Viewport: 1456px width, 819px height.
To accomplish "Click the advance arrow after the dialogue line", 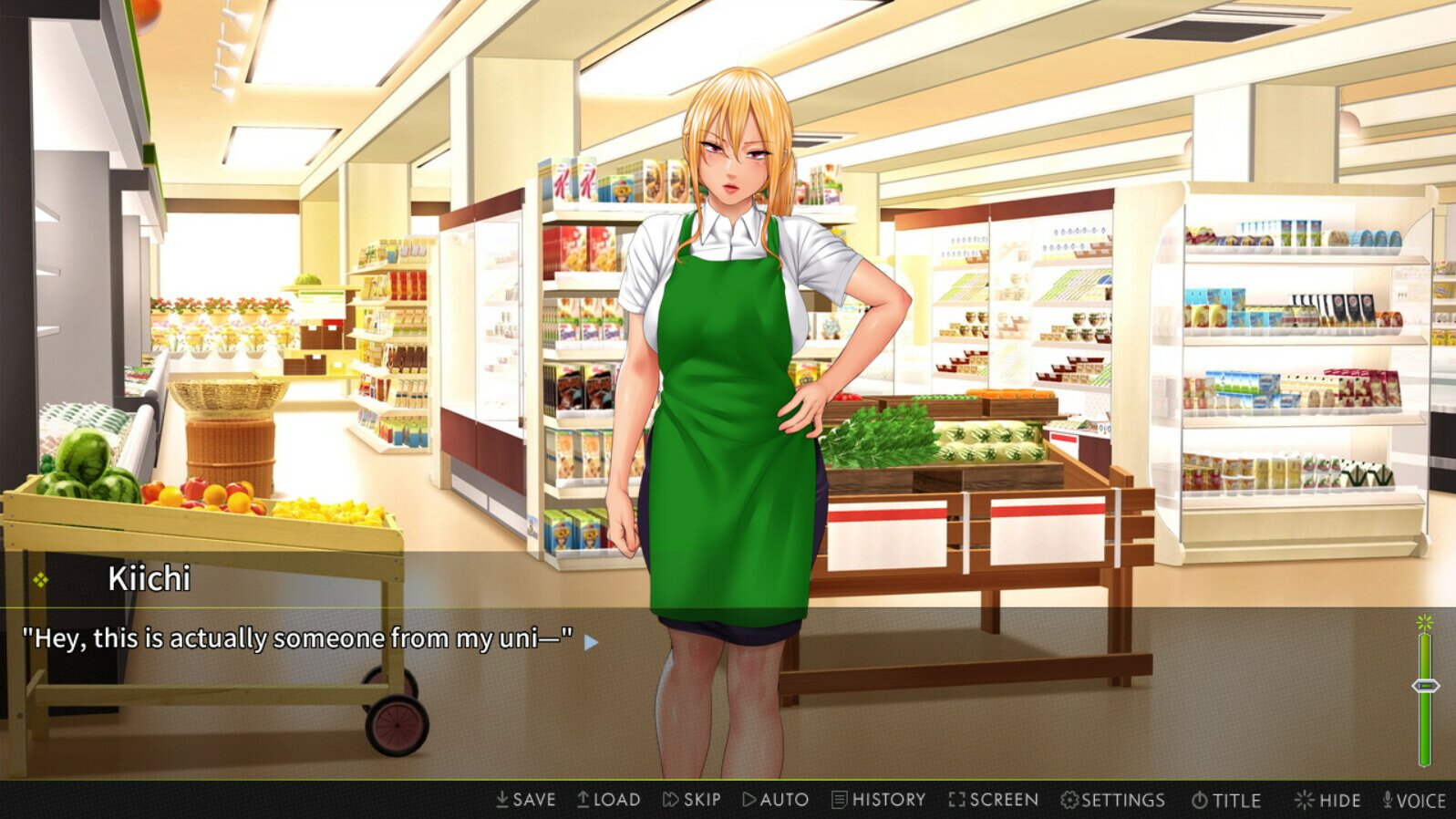I will point(591,641).
